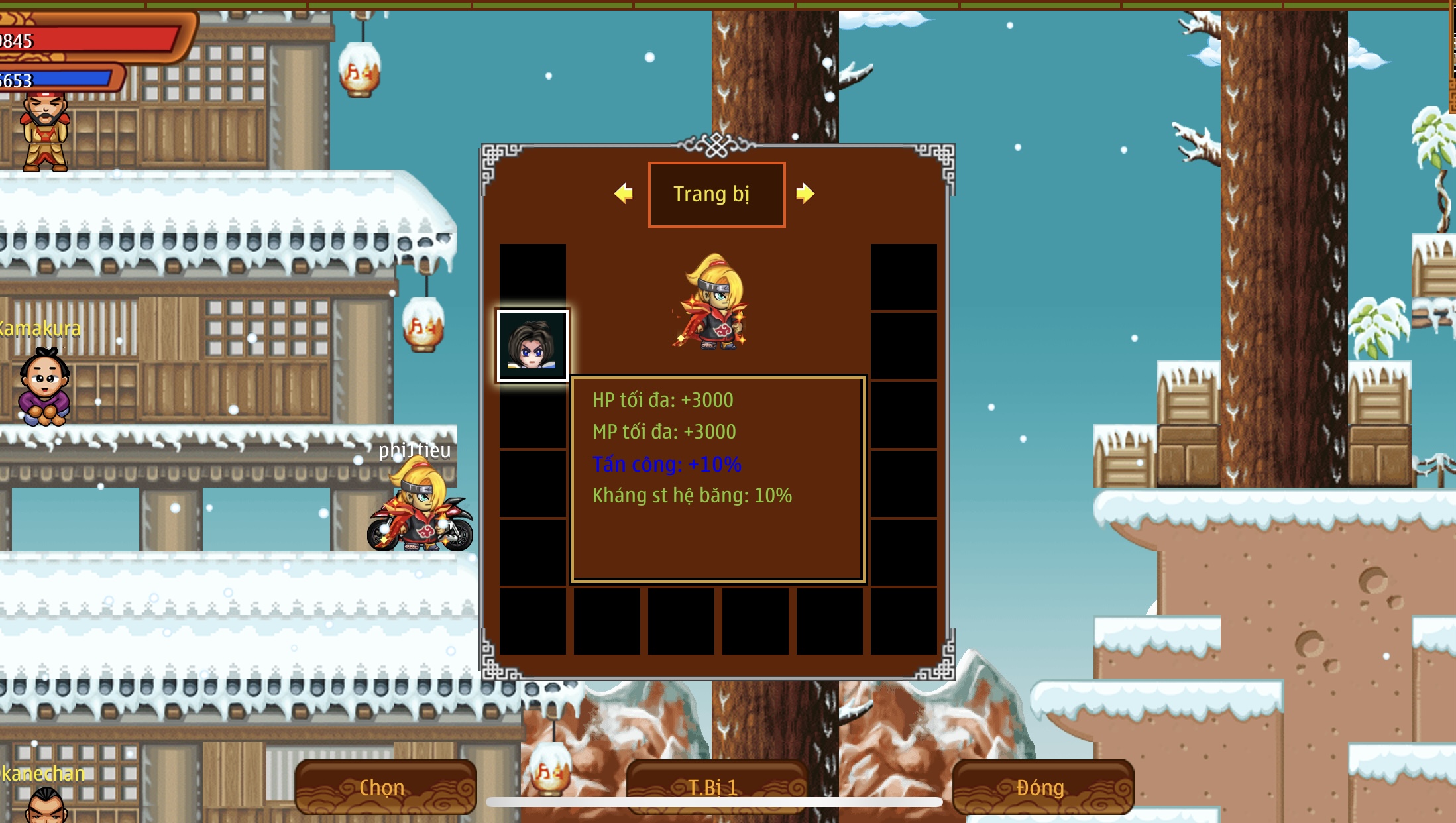The height and width of the screenshot is (823, 1456).
Task: Go to next tab with right arrow
Action: (x=805, y=193)
